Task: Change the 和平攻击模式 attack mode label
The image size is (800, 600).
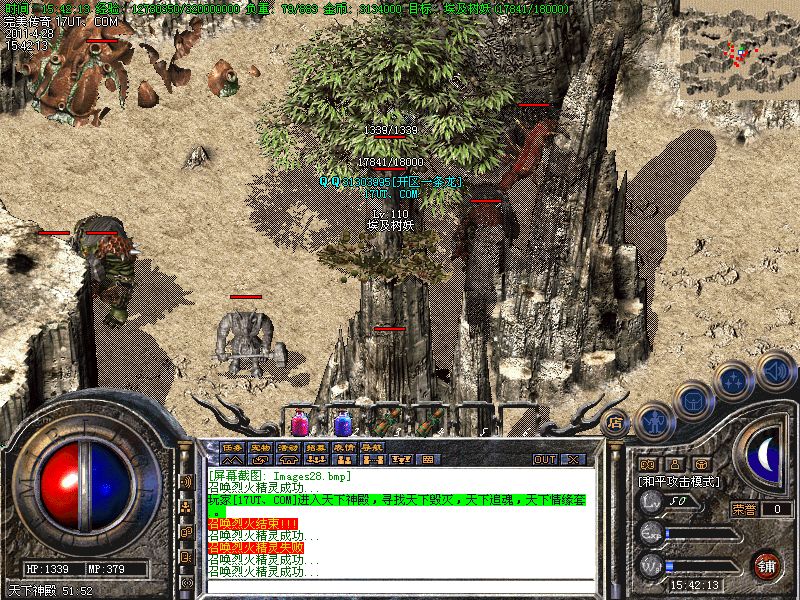Action: click(x=680, y=481)
